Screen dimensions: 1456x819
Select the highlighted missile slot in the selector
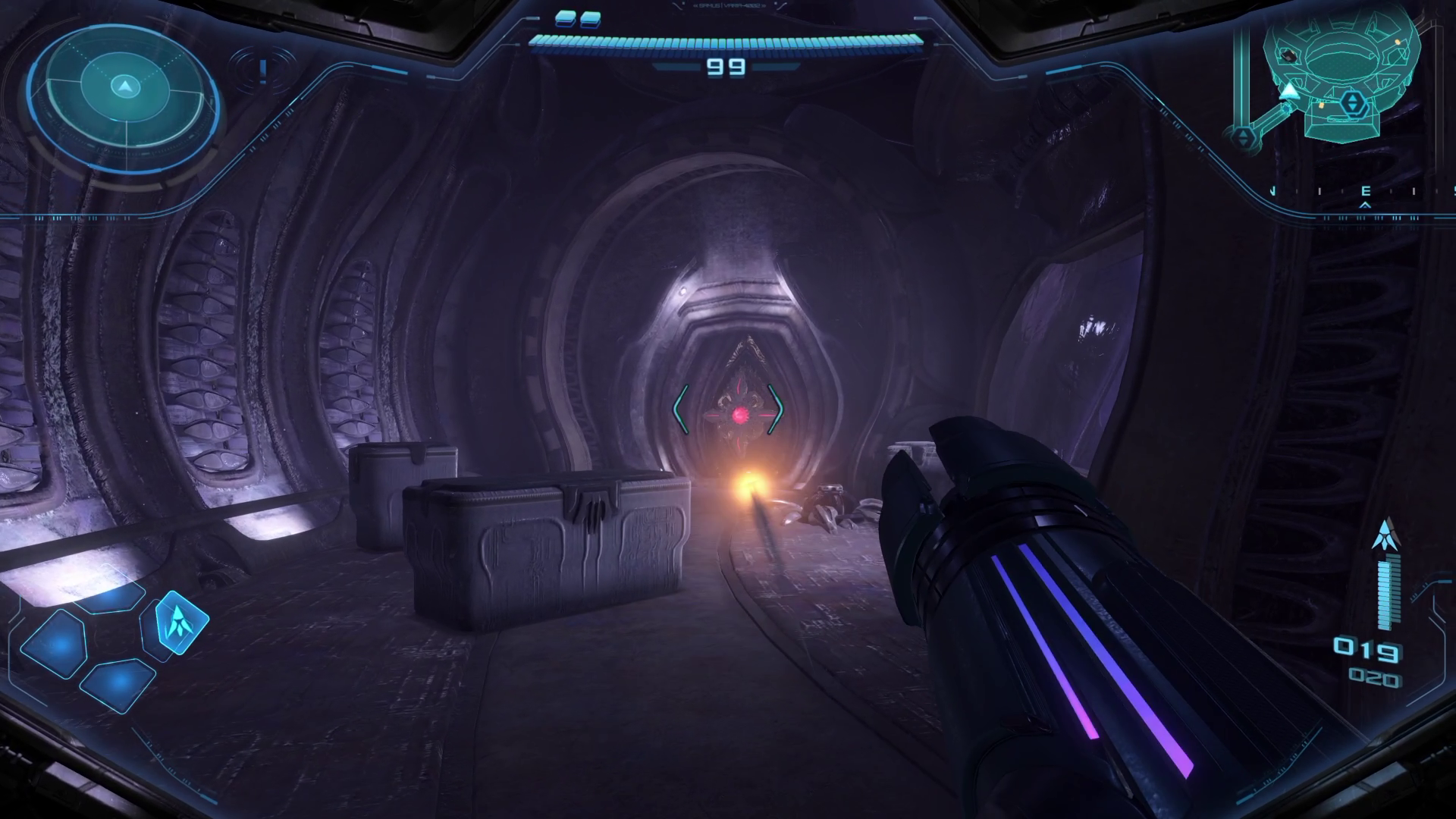pos(180,623)
